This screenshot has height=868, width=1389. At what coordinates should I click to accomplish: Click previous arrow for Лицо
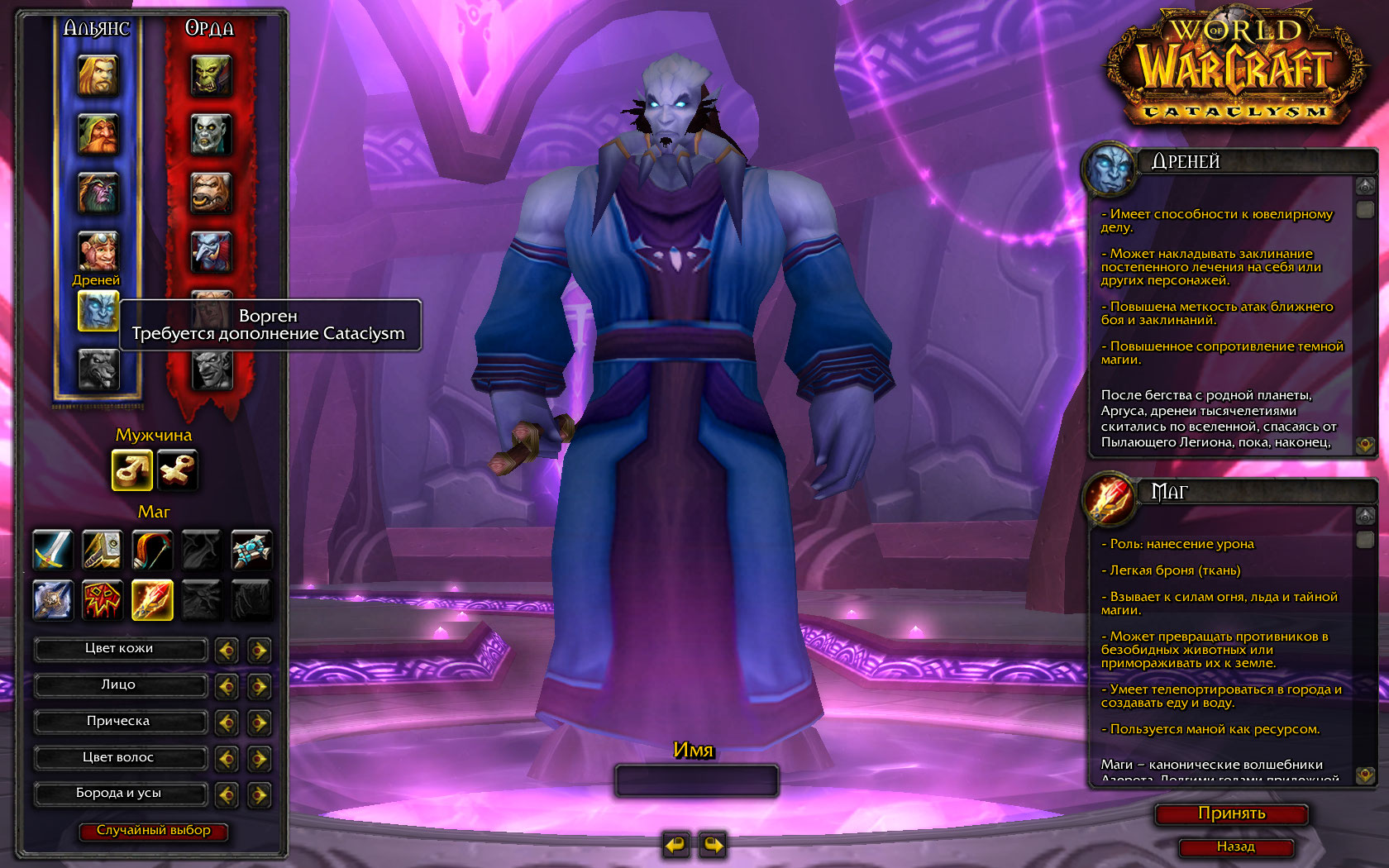(227, 687)
